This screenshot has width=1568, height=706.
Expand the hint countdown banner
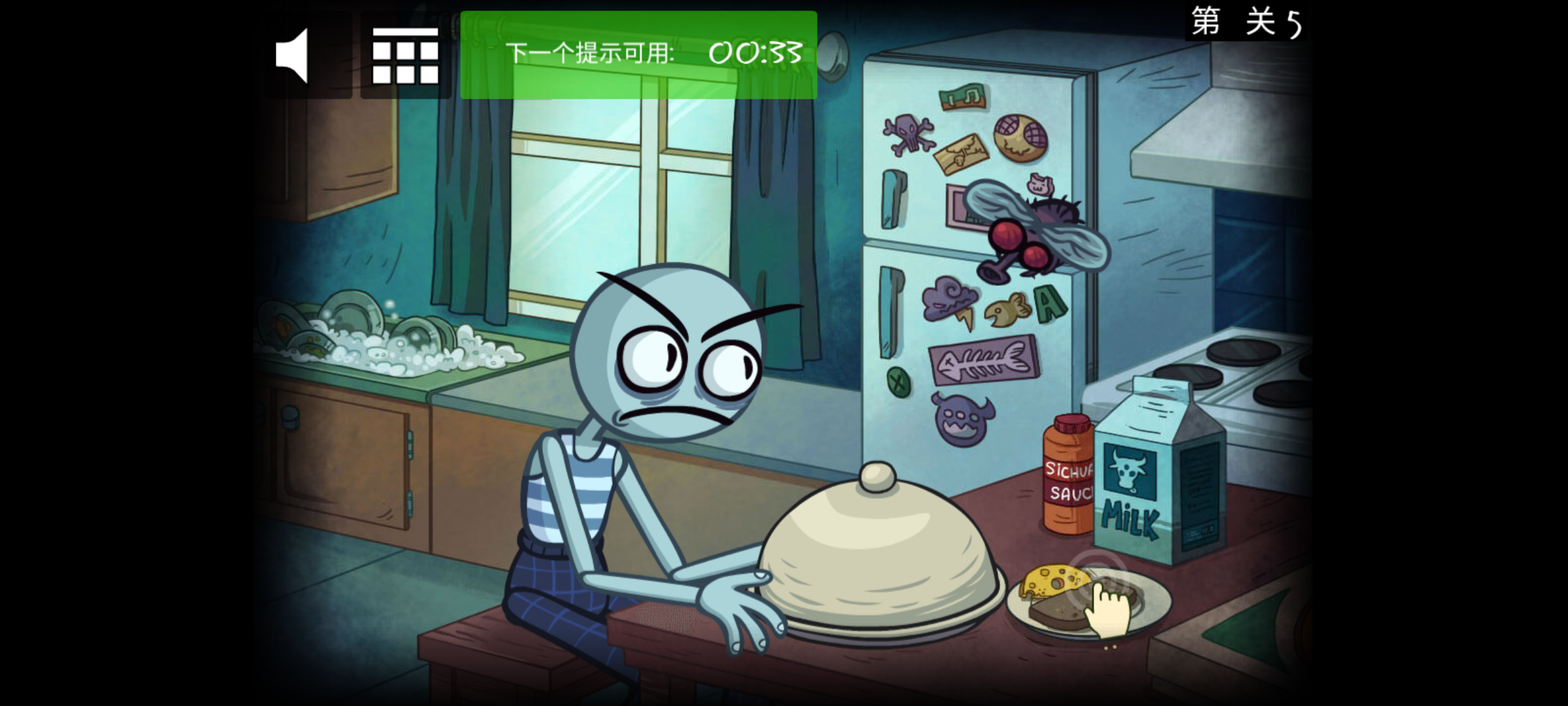pyautogui.click(x=637, y=56)
